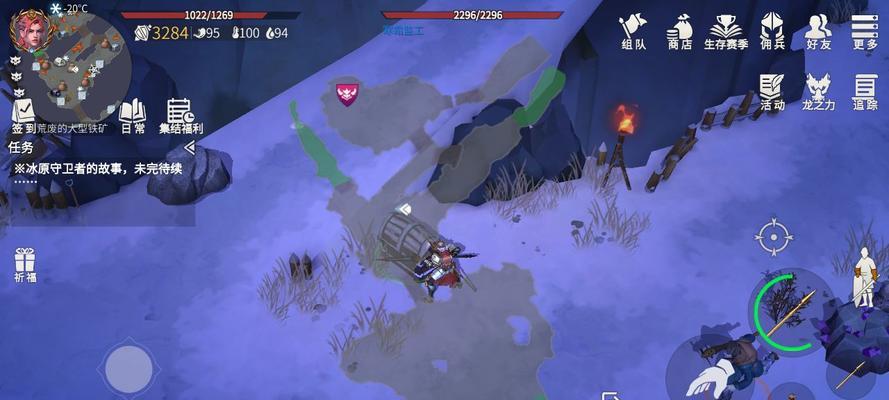Open the 日常 daily book icon
889x400 pixels.
(133, 115)
